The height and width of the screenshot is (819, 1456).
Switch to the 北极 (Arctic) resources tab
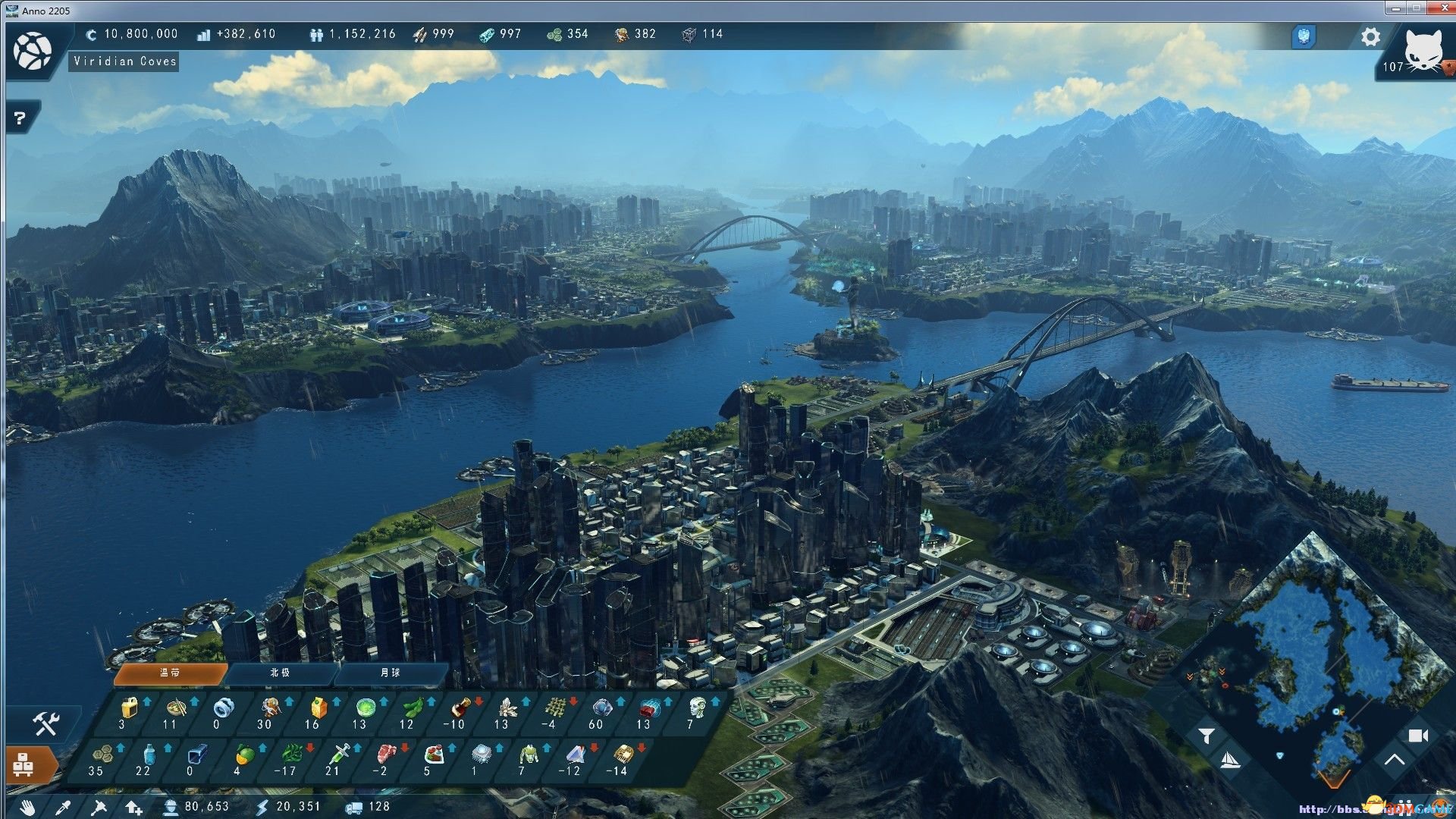click(280, 673)
